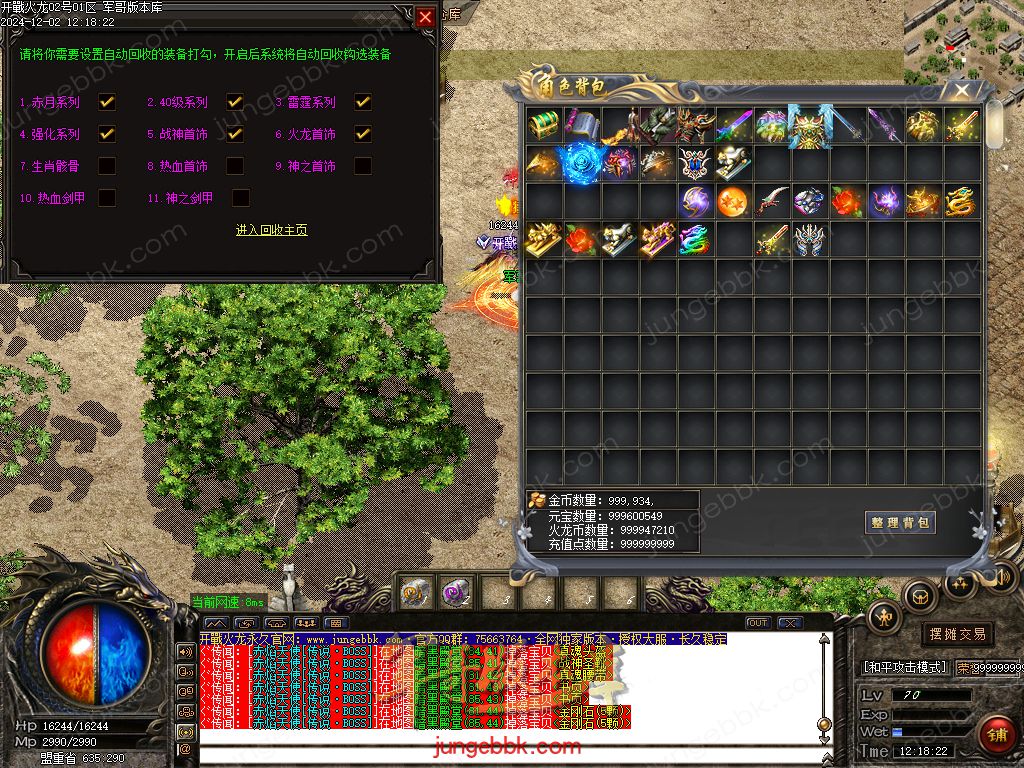Enable the 生肖骸骨 recycle checkbox

(x=107, y=166)
